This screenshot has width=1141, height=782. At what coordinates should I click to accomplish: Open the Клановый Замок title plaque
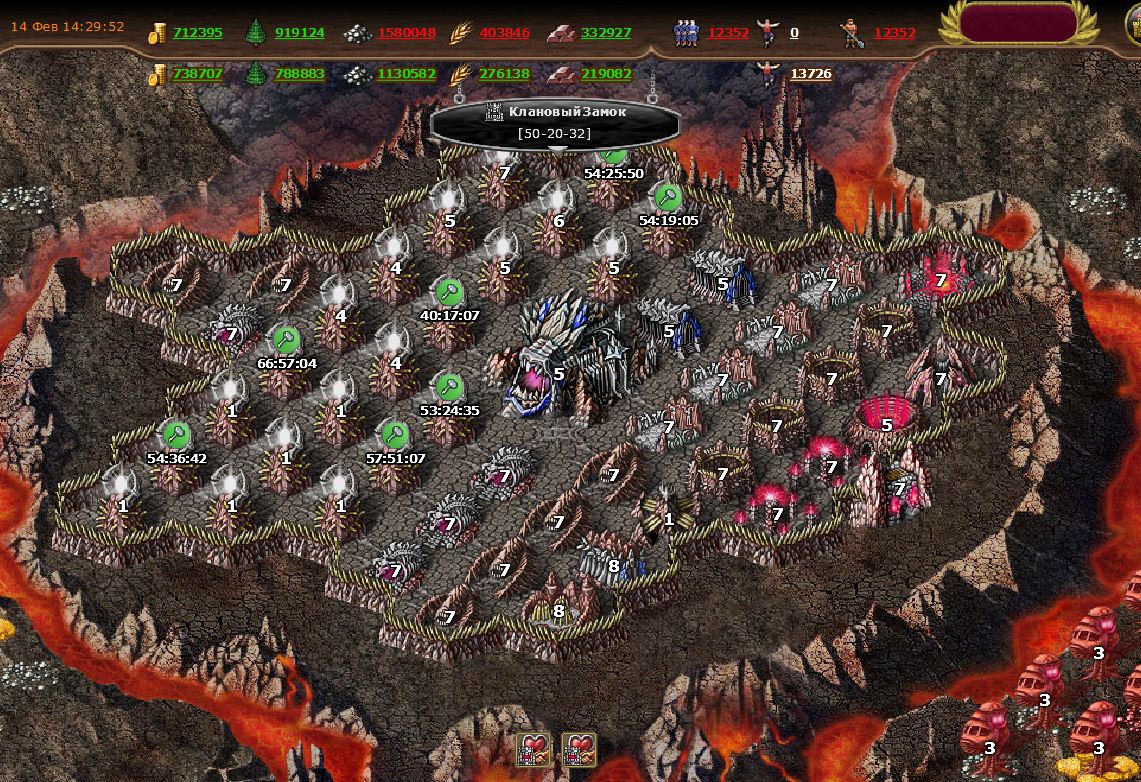tap(556, 121)
